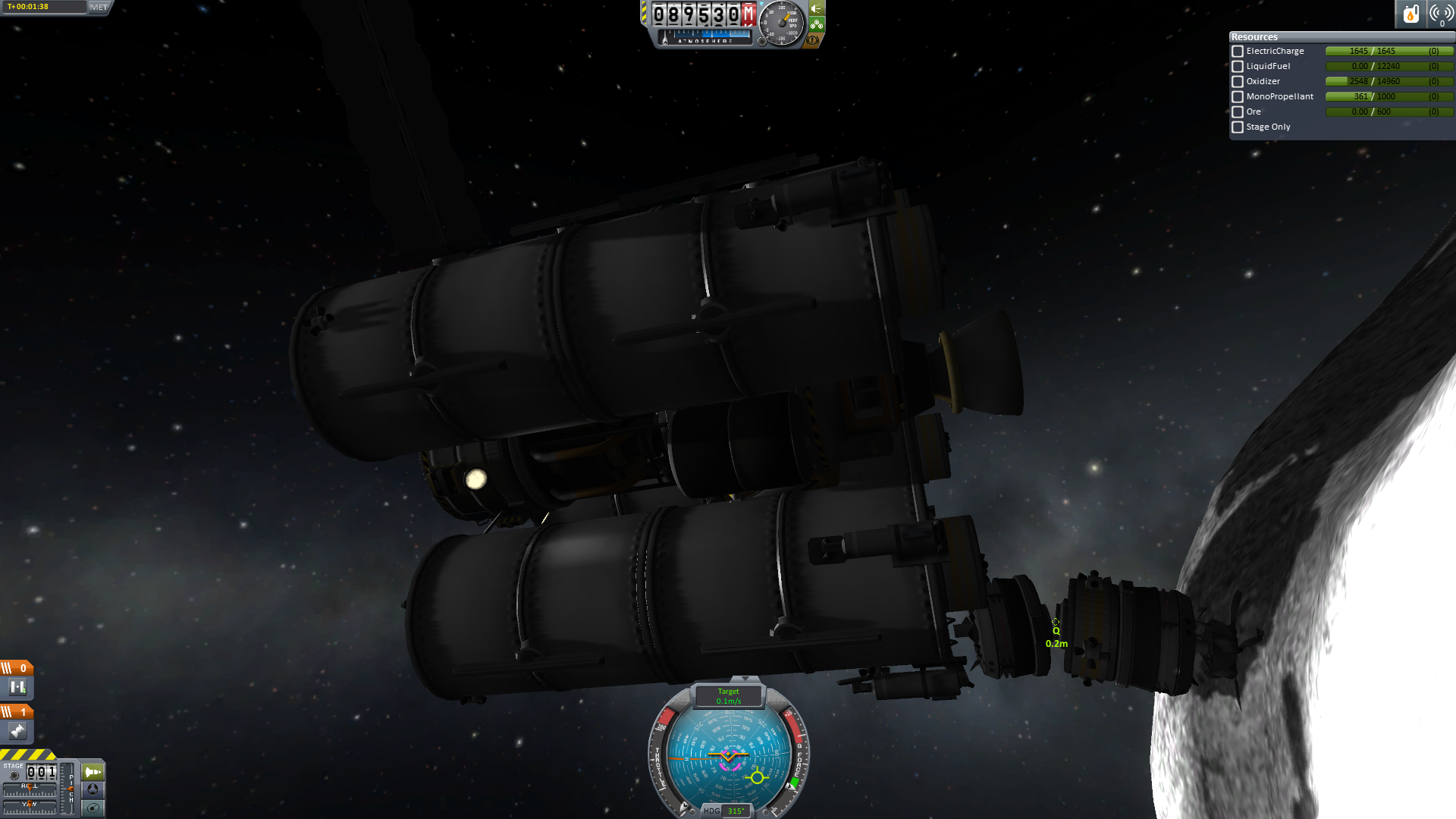
Task: Toggle the ElectricCharge resource checkbox
Action: pyautogui.click(x=1238, y=52)
